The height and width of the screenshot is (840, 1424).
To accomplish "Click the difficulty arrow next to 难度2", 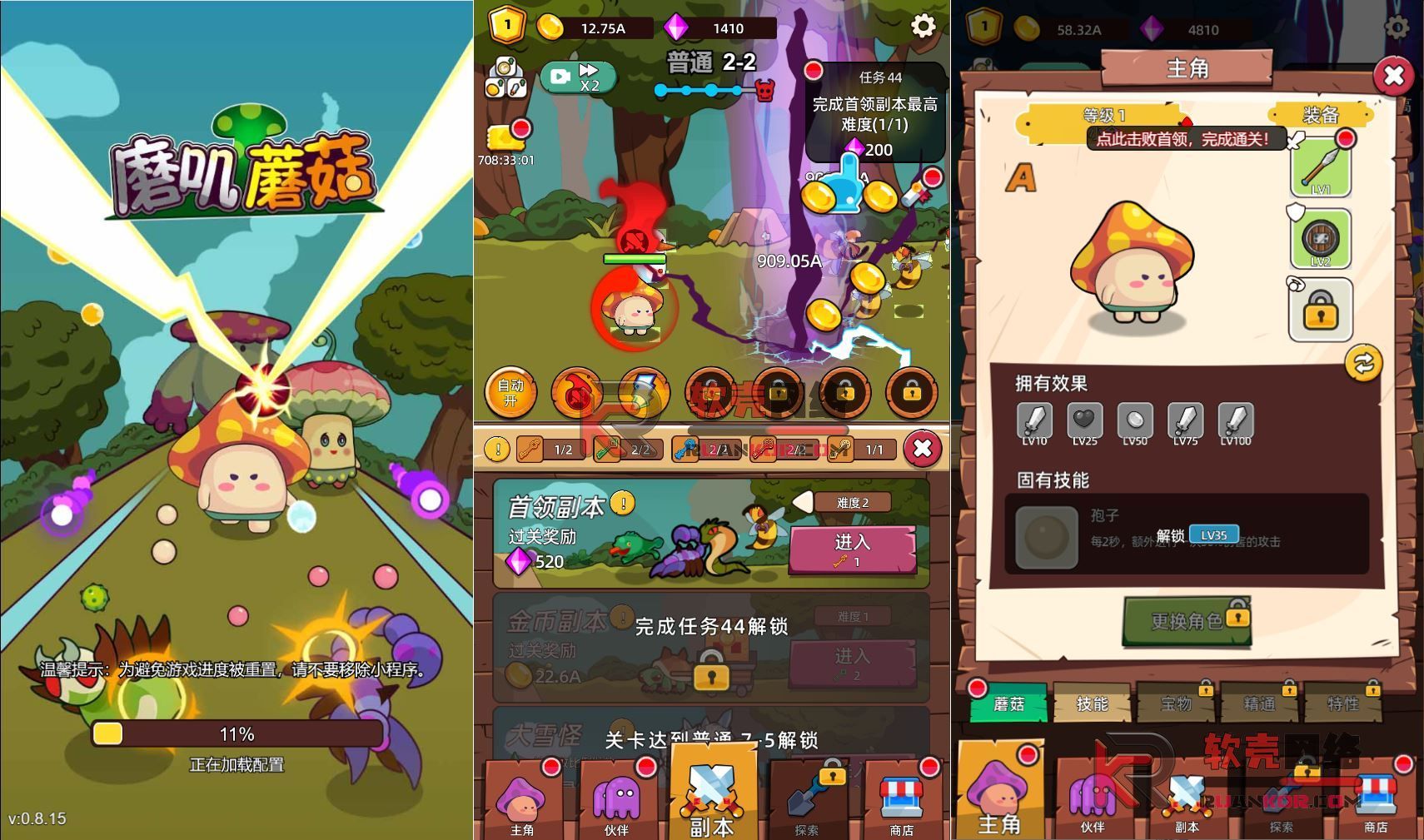I will (804, 502).
